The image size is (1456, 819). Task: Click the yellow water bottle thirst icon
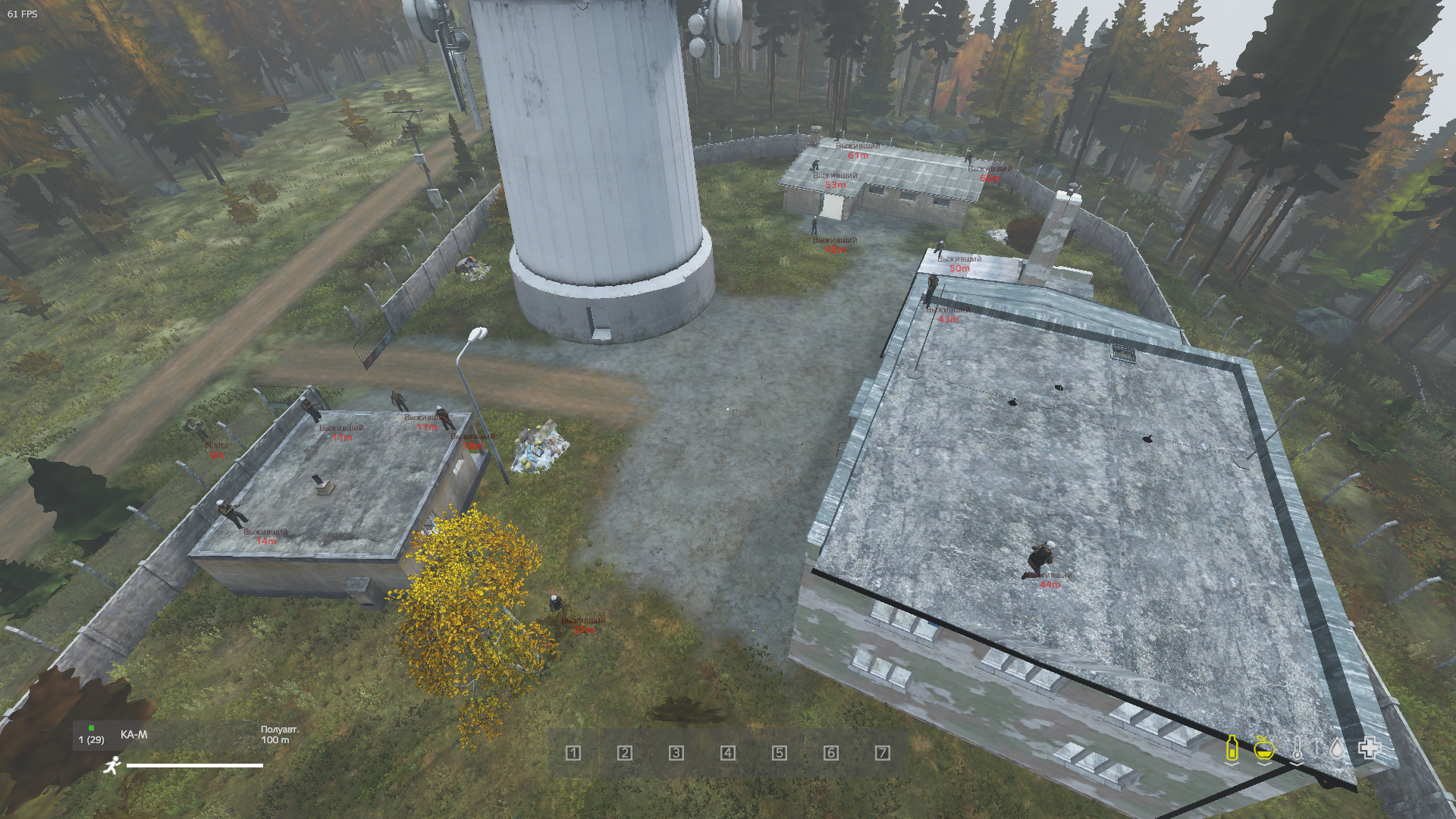1232,748
